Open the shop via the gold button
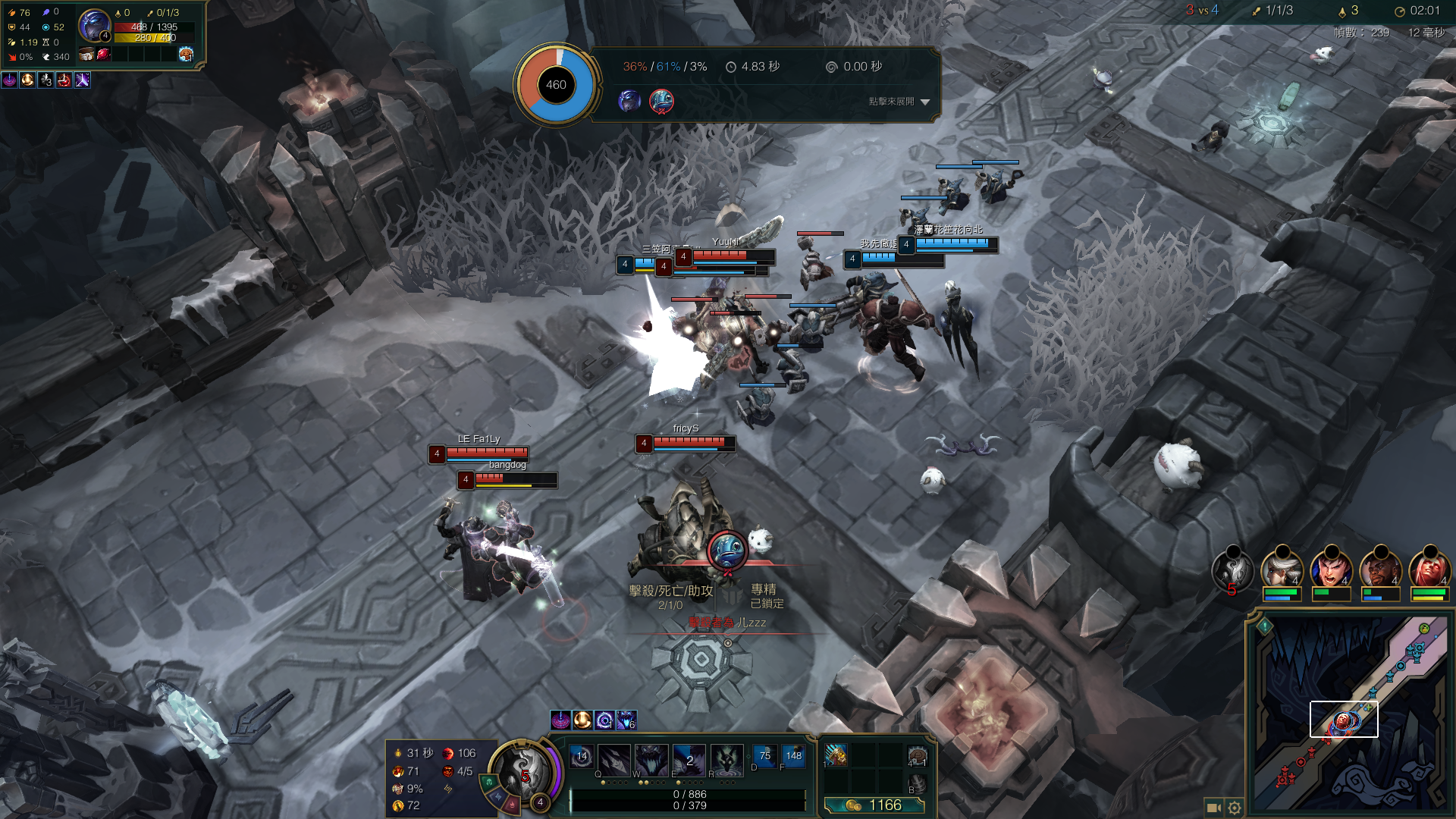This screenshot has height=819, width=1456. tap(874, 805)
